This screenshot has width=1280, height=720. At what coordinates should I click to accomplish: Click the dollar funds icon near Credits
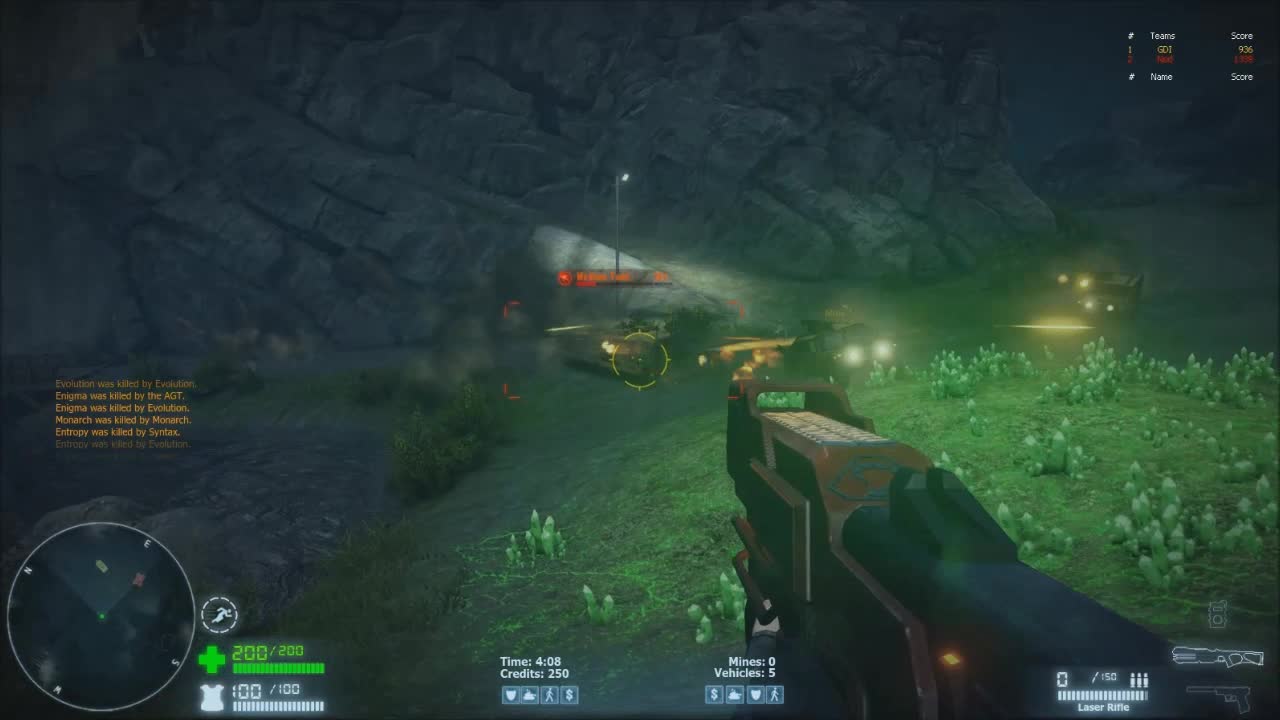pos(569,695)
